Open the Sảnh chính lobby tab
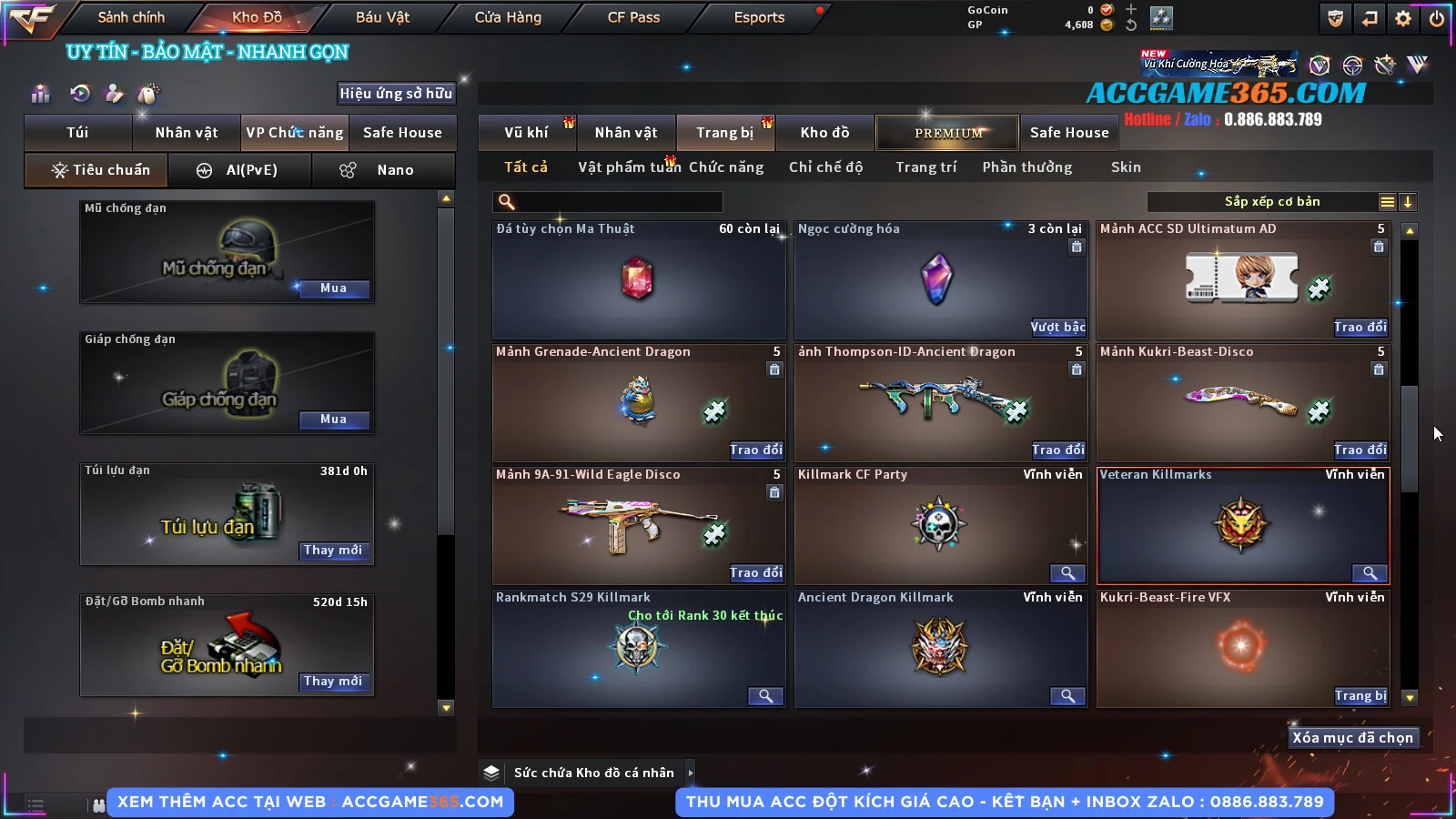The height and width of the screenshot is (819, 1456). pyautogui.click(x=131, y=17)
